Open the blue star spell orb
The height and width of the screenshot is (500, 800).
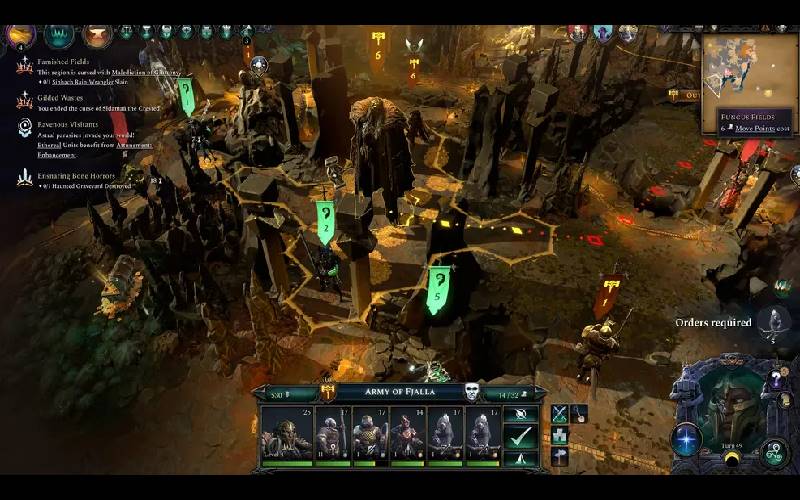[x=686, y=438]
